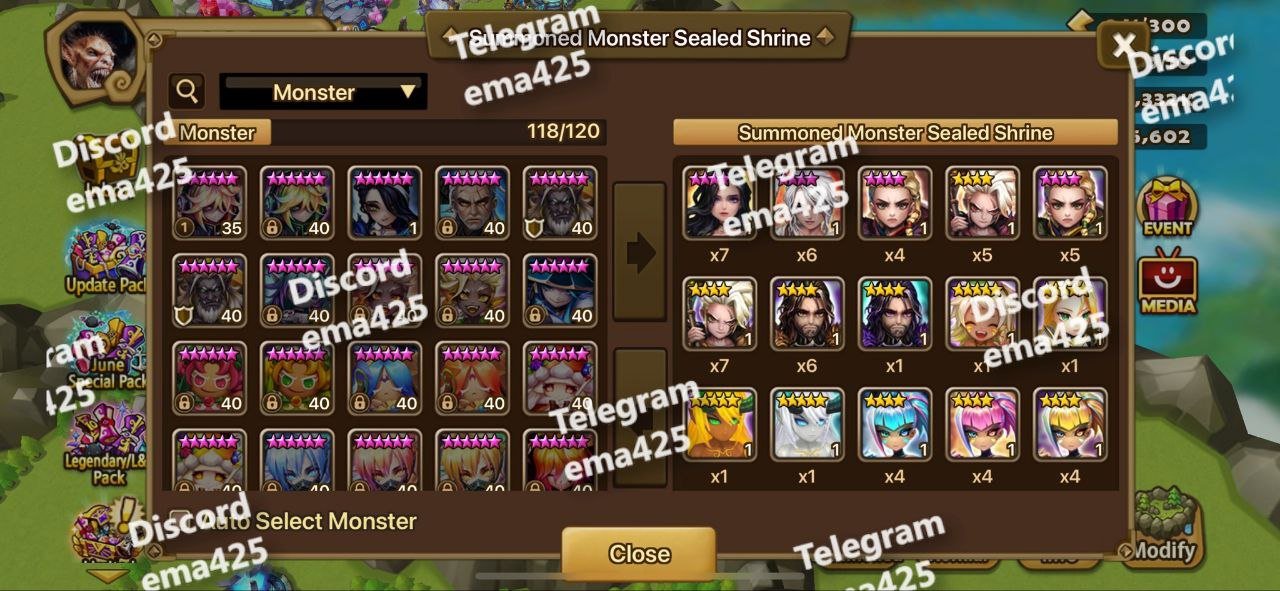This screenshot has height=591, width=1280.
Task: Choose the black-haired level 1 monster in list
Action: (385, 203)
